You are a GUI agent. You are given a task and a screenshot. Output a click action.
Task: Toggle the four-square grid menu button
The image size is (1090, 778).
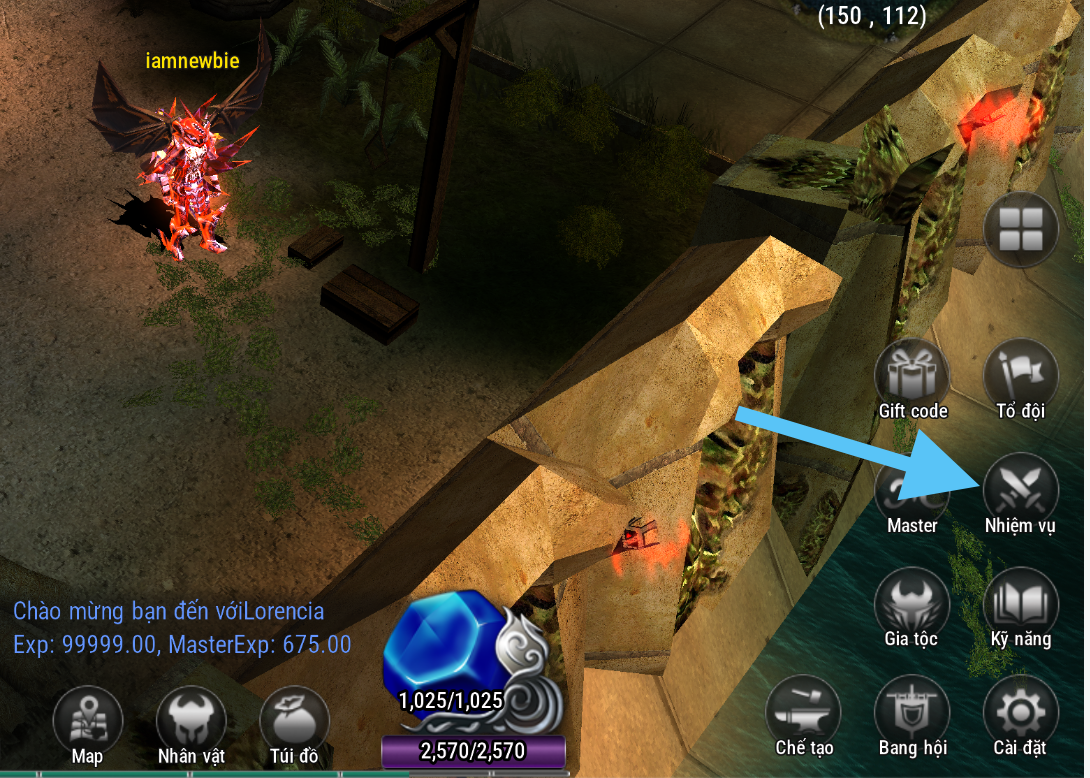[1020, 229]
